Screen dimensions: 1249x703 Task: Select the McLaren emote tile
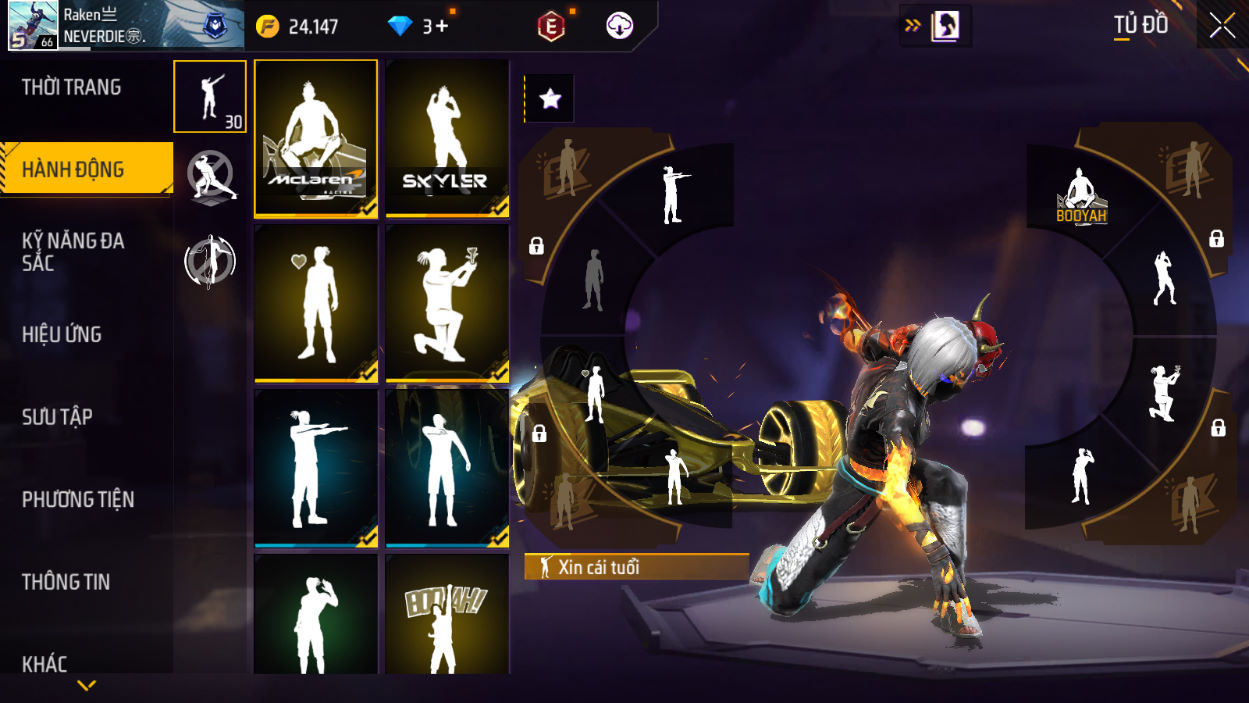pos(316,138)
